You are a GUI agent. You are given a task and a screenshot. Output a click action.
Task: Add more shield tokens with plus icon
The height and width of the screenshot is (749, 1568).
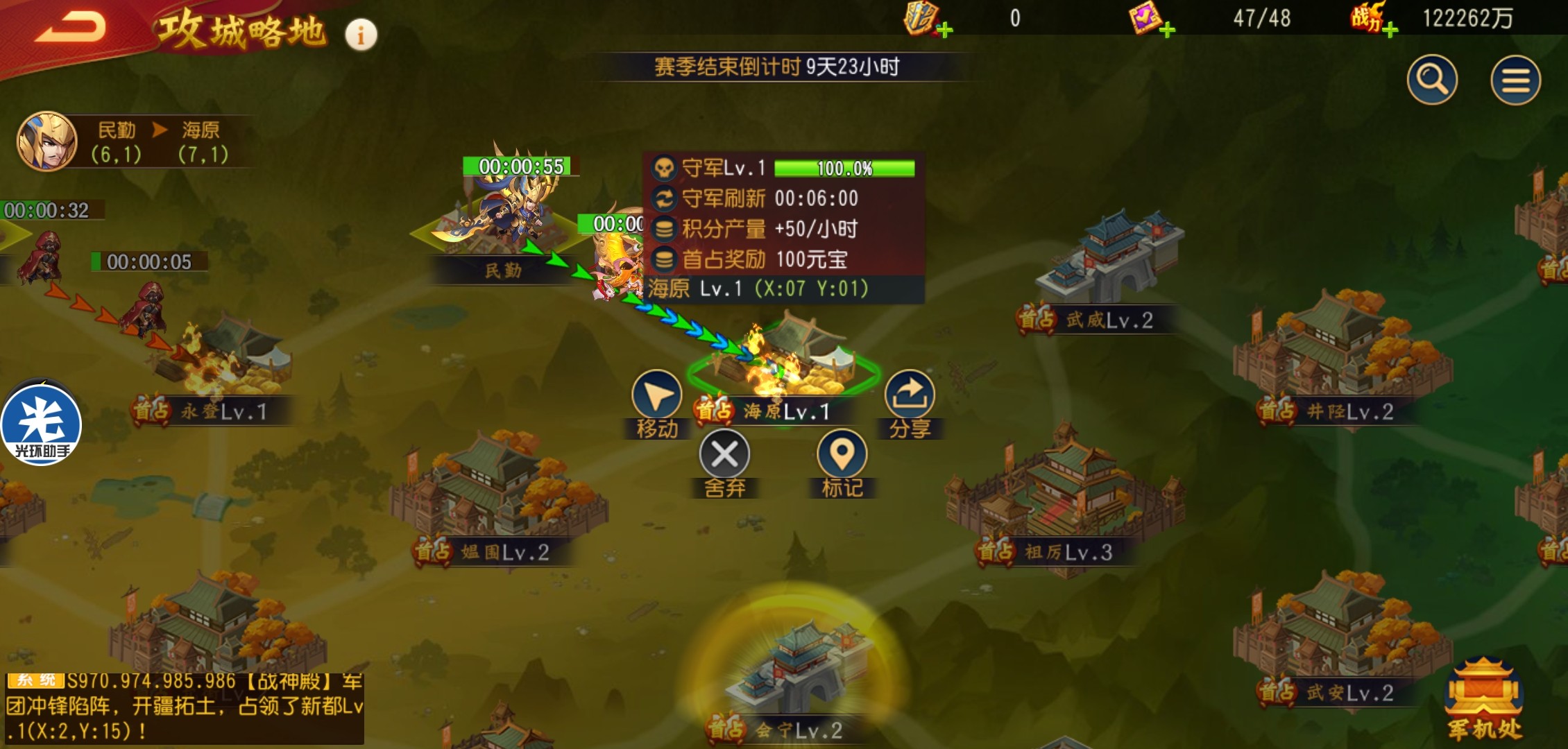(x=945, y=29)
